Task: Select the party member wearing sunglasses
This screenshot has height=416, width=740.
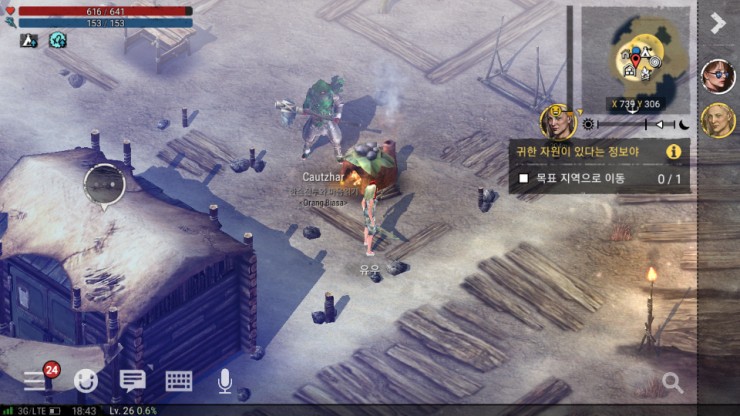Action: [717, 76]
